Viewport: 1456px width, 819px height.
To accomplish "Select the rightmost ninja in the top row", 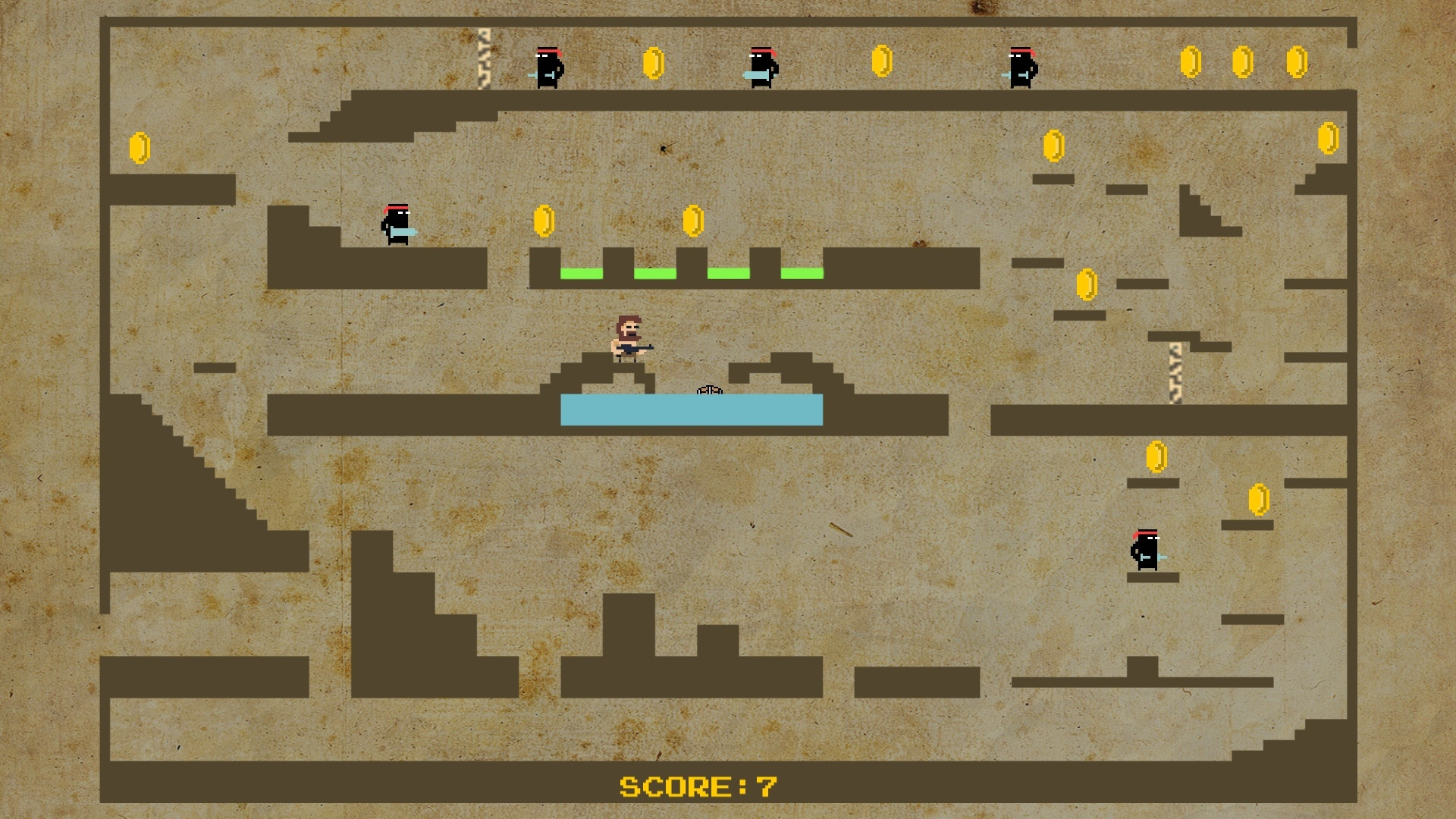I will click(1020, 68).
